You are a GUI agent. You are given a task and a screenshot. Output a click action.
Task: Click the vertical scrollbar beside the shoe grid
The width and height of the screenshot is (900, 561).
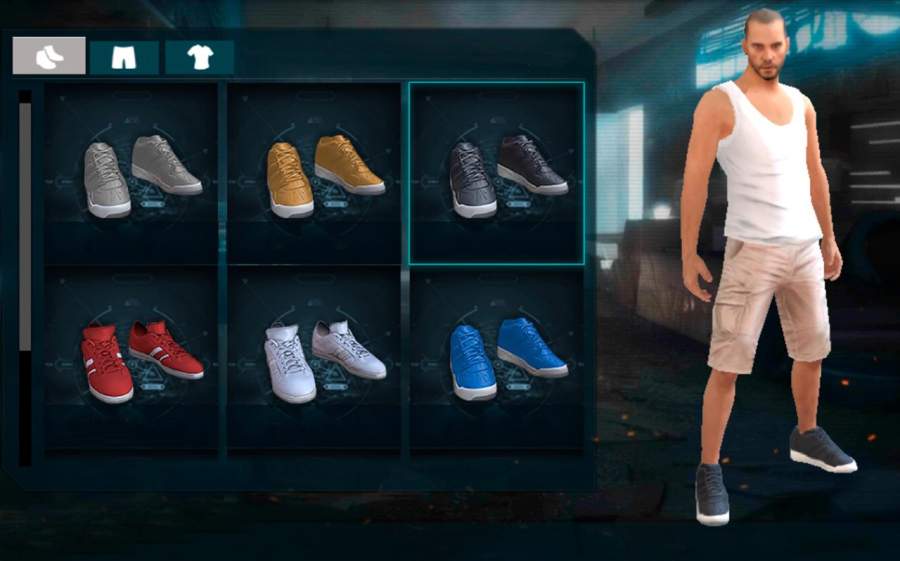(x=25, y=230)
